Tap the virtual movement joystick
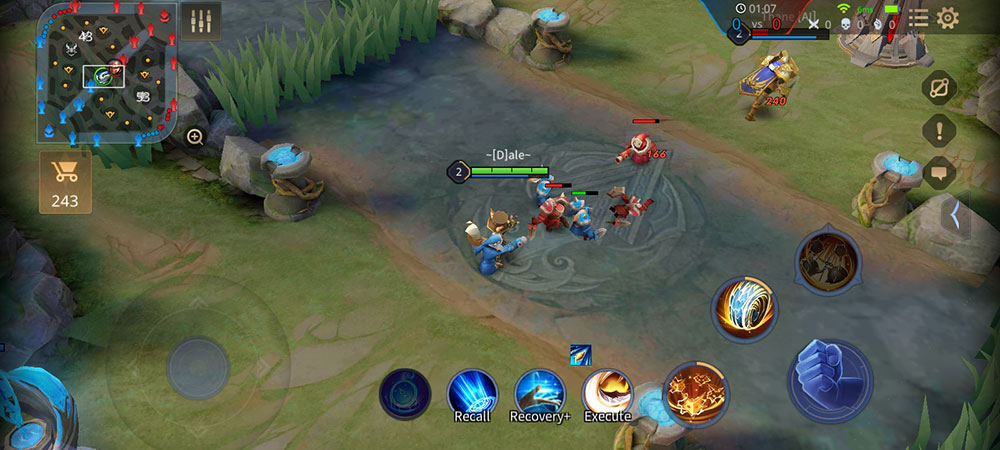 coord(198,367)
